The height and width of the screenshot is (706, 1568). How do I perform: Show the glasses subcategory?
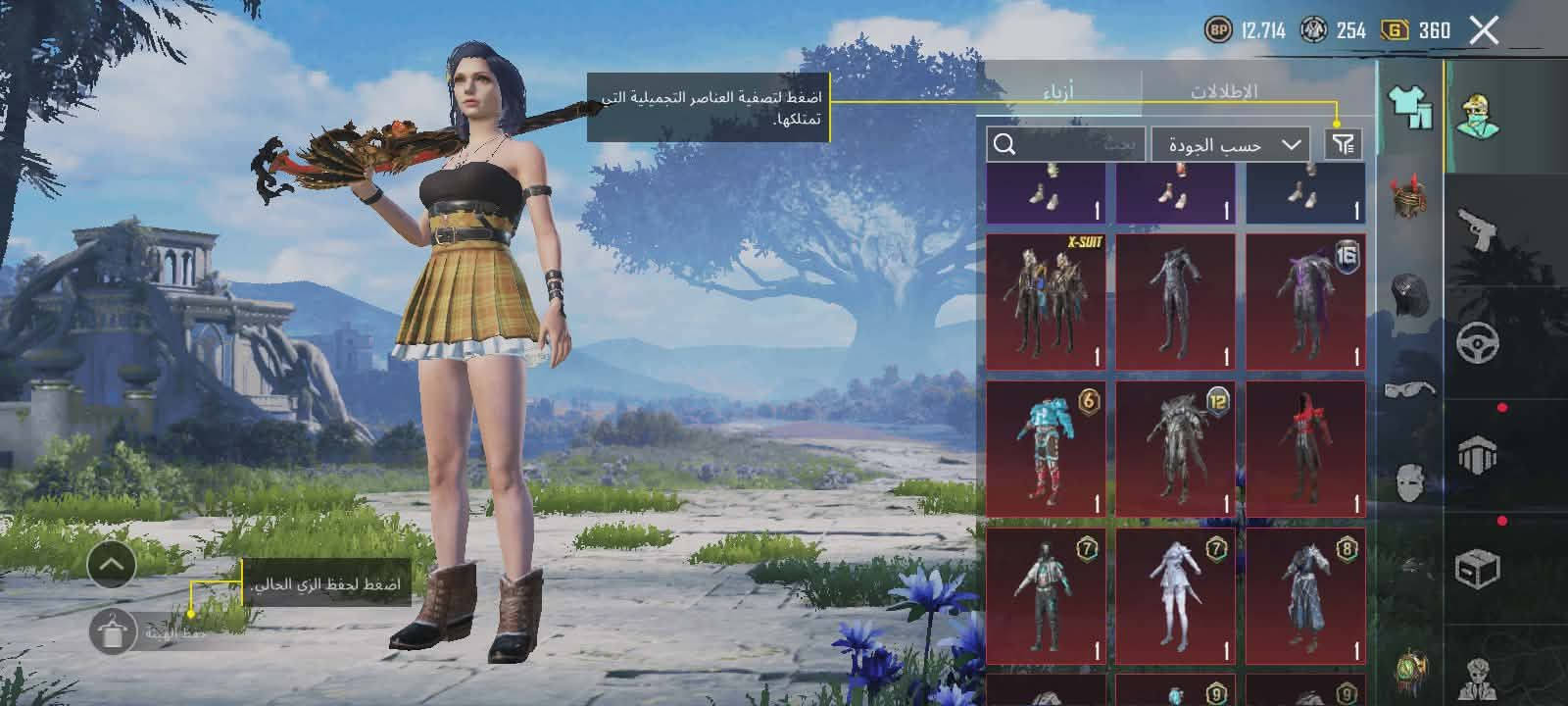tap(1409, 389)
